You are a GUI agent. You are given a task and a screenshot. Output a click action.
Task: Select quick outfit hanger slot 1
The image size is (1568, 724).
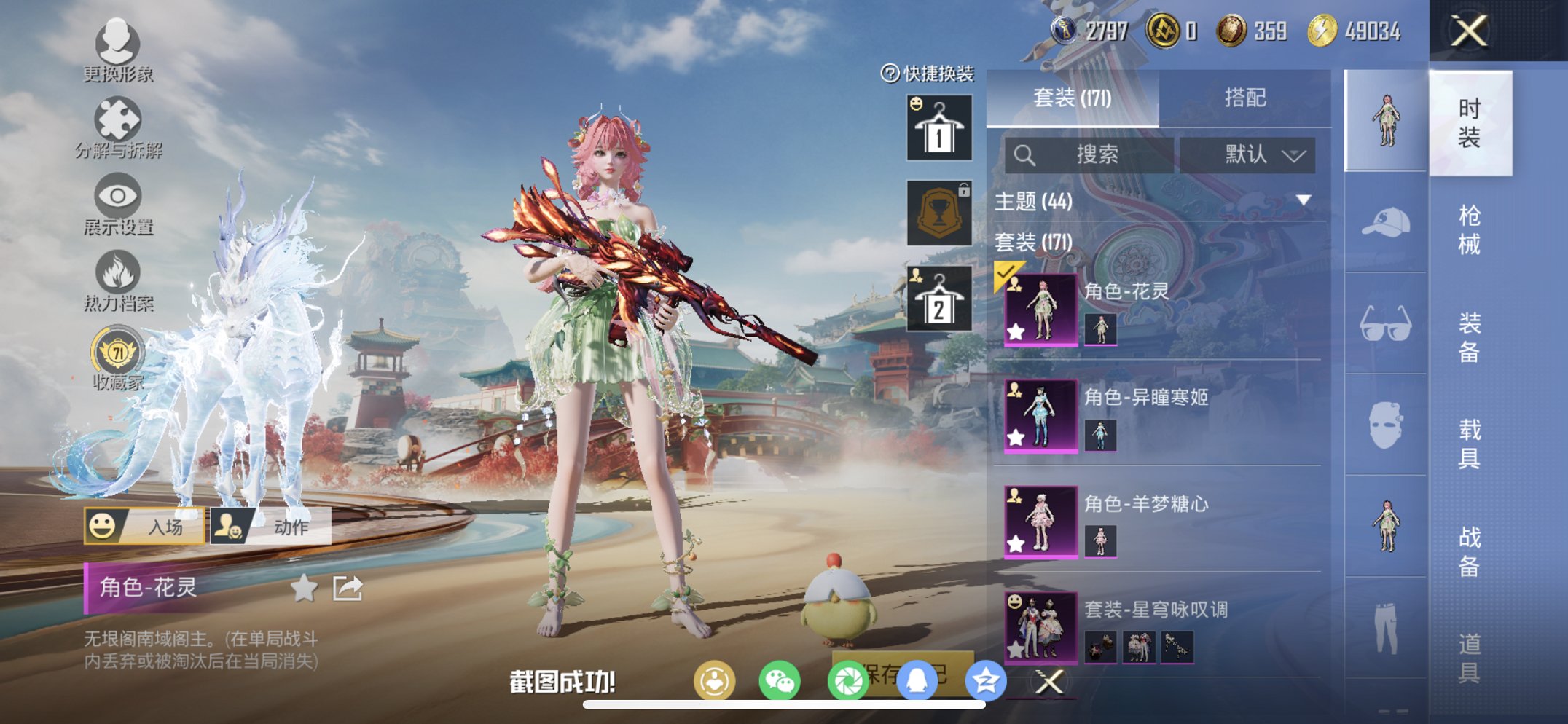point(938,131)
